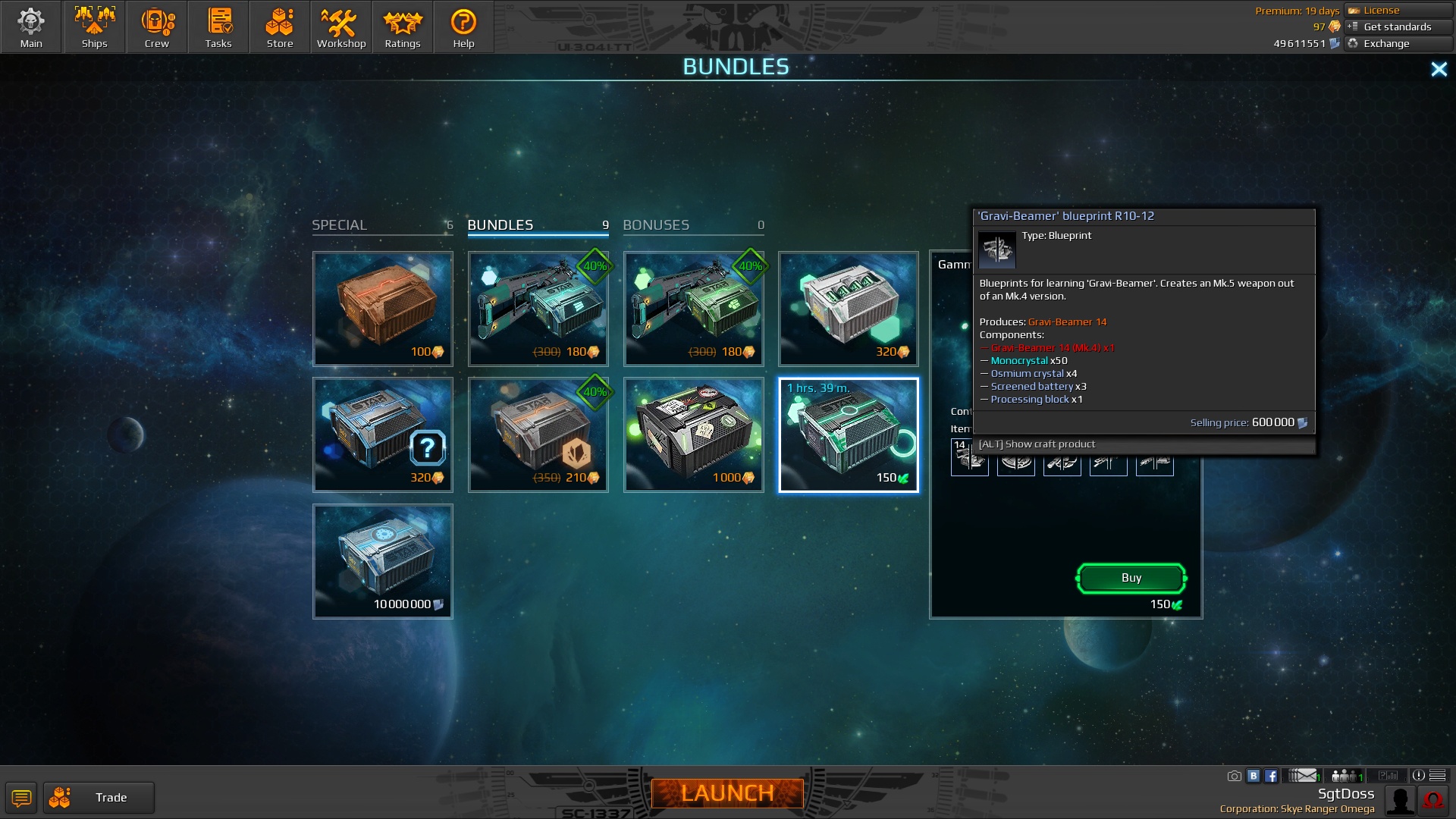Launch into battle
The image size is (1456, 819).
[x=727, y=793]
